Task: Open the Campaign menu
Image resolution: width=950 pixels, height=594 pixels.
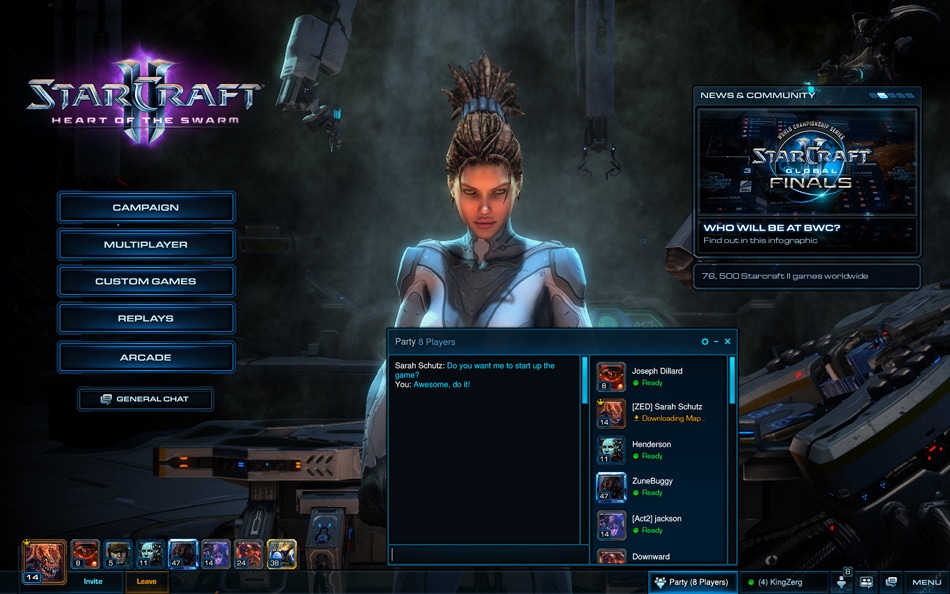Action: 146,208
